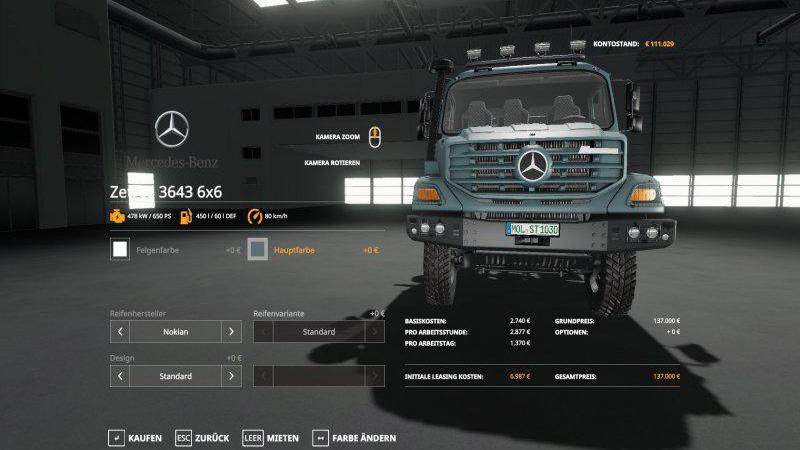Select the Felgenfarbe white color swatch
This screenshot has height=450, width=800.
(120, 249)
